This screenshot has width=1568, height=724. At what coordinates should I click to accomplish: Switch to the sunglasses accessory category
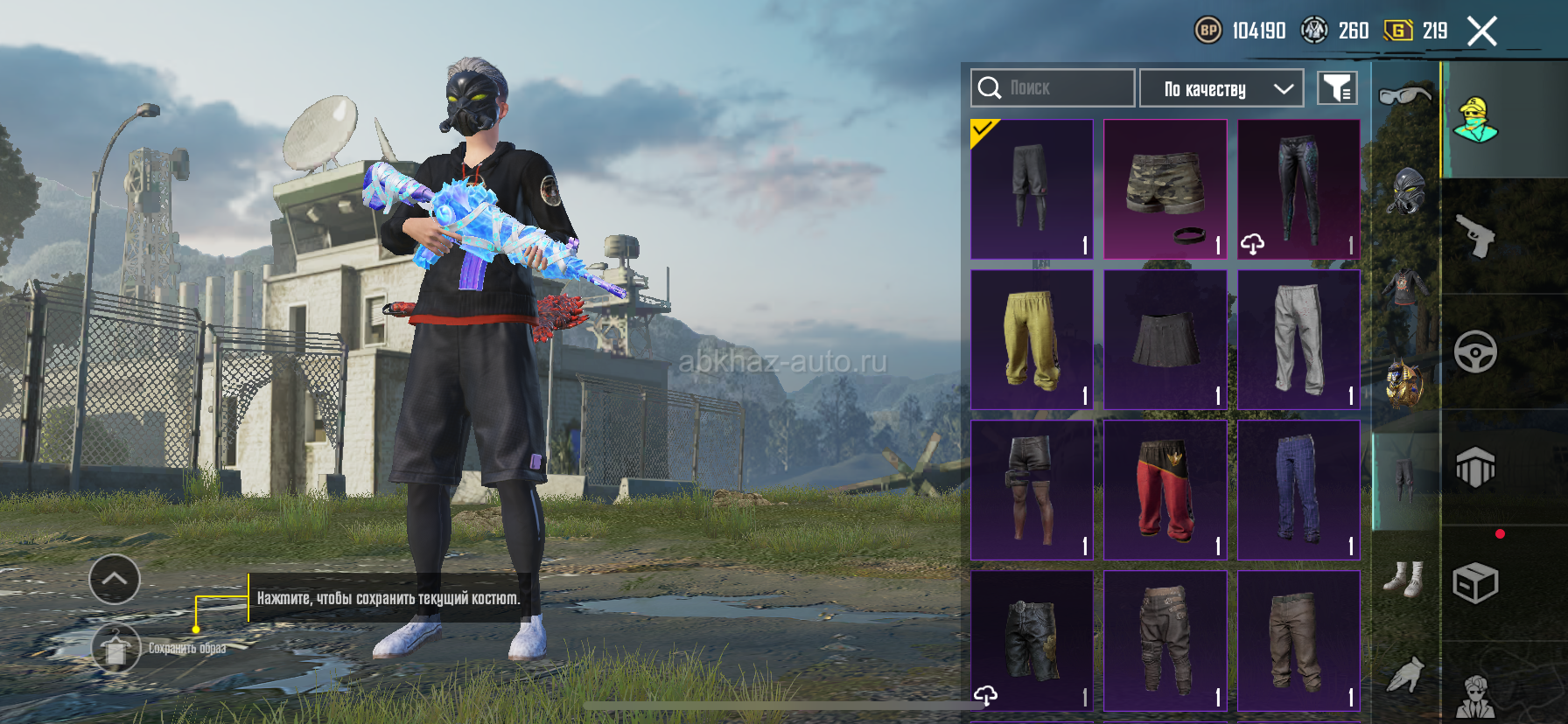click(1405, 94)
